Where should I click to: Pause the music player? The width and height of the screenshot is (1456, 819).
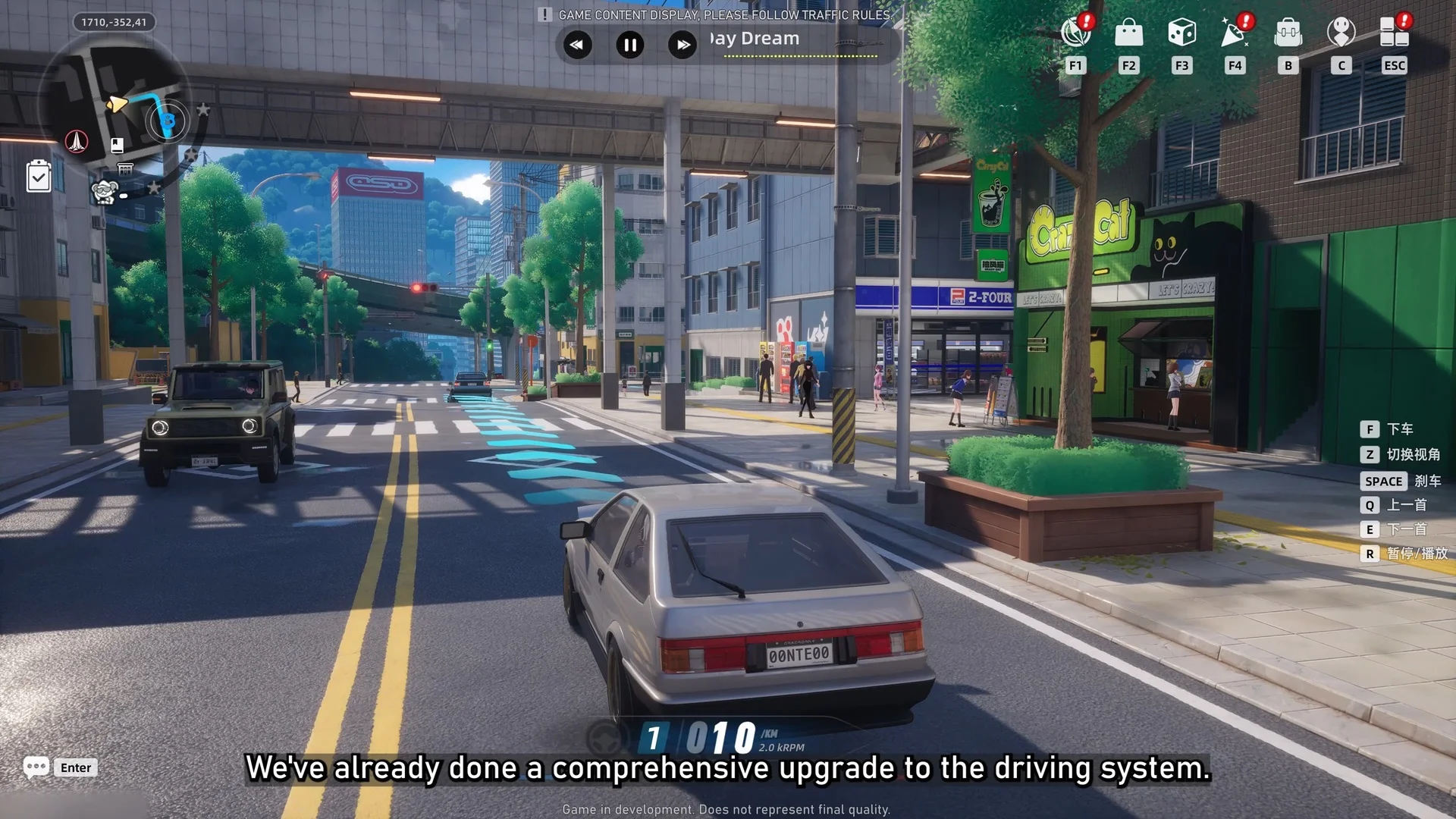629,45
